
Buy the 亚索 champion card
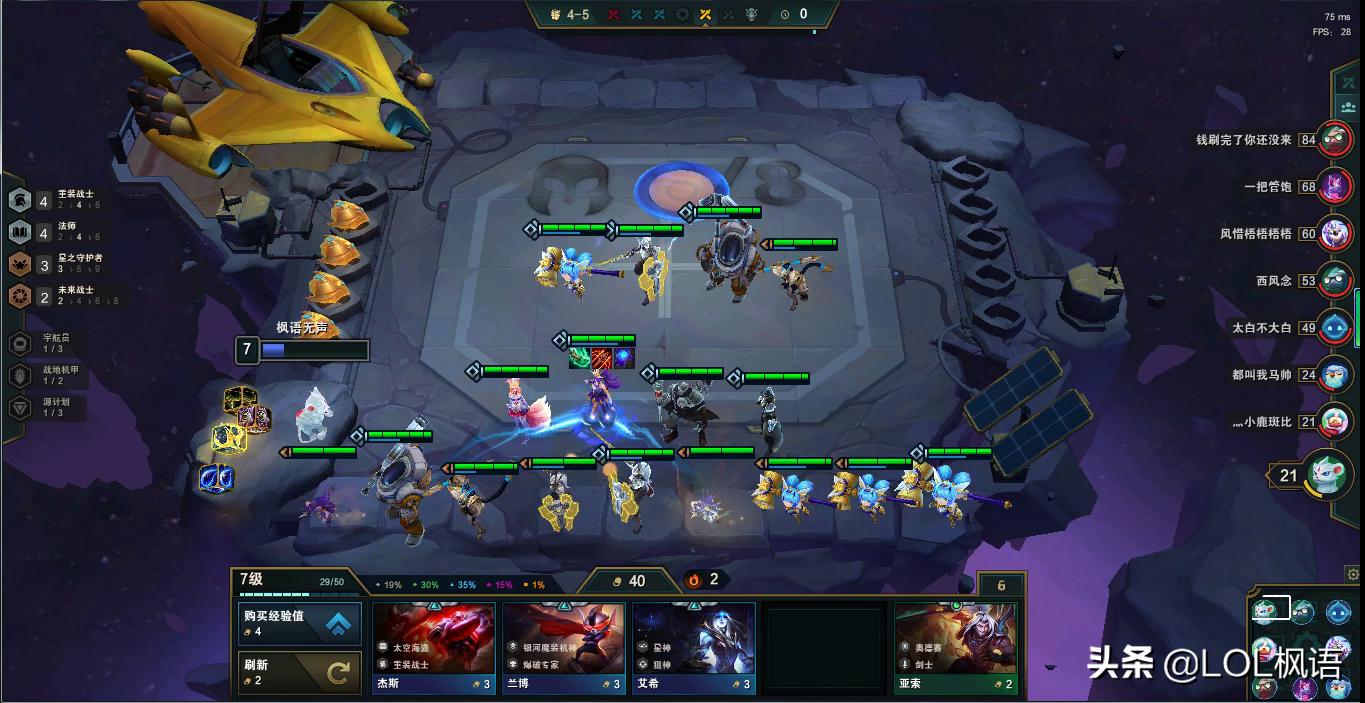(x=955, y=647)
